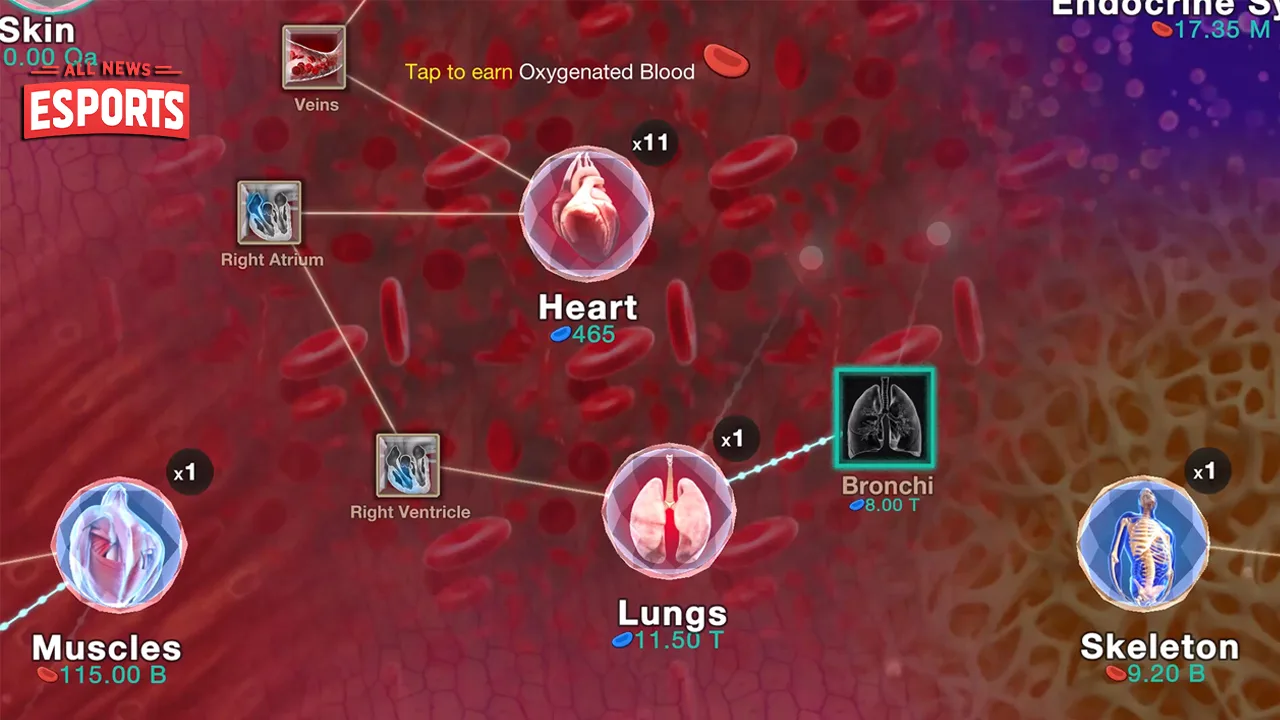Select the Heart organ icon
This screenshot has width=1280, height=720.
586,212
